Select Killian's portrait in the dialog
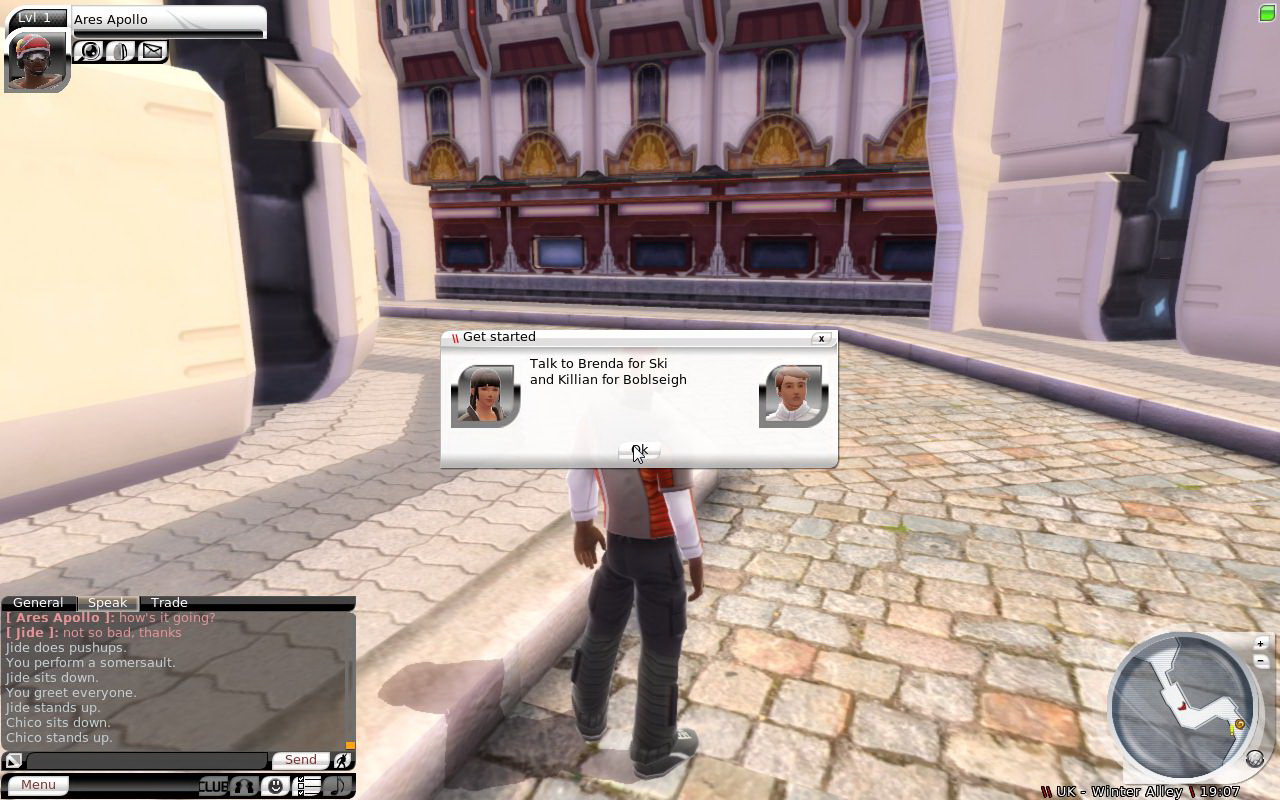This screenshot has height=800, width=1280. [794, 396]
